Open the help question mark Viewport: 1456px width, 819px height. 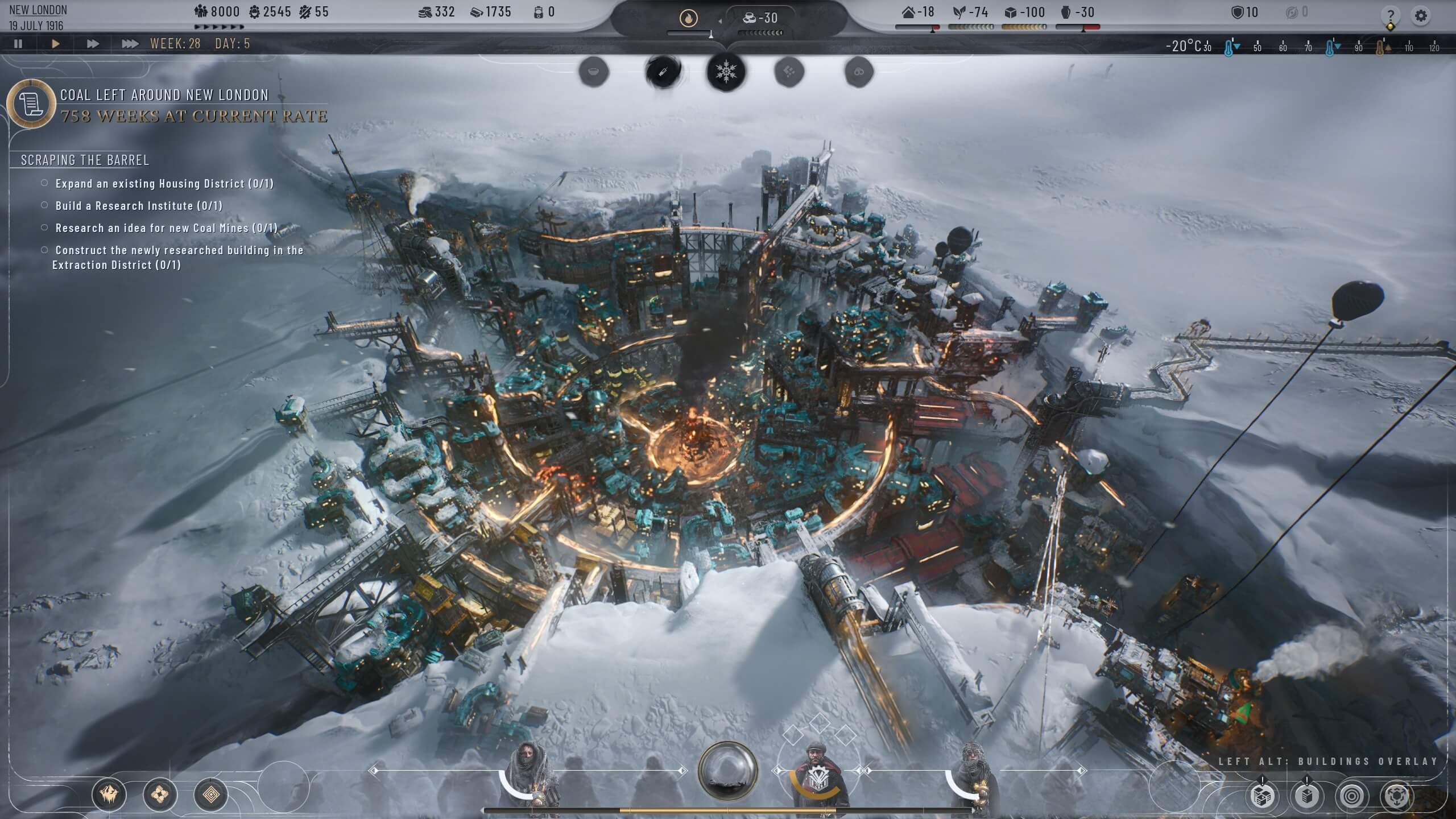(x=1390, y=15)
